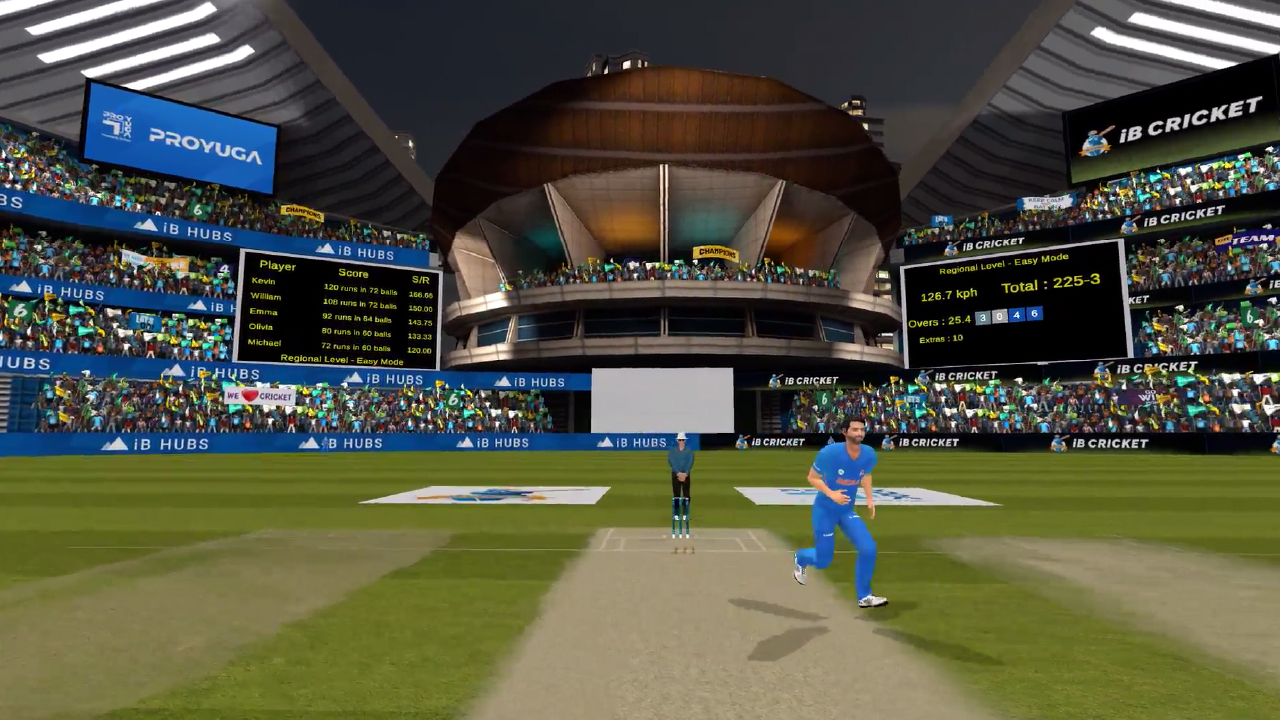Select the grey 3 tile in the over tracker
The image size is (1280, 720).
(982, 315)
